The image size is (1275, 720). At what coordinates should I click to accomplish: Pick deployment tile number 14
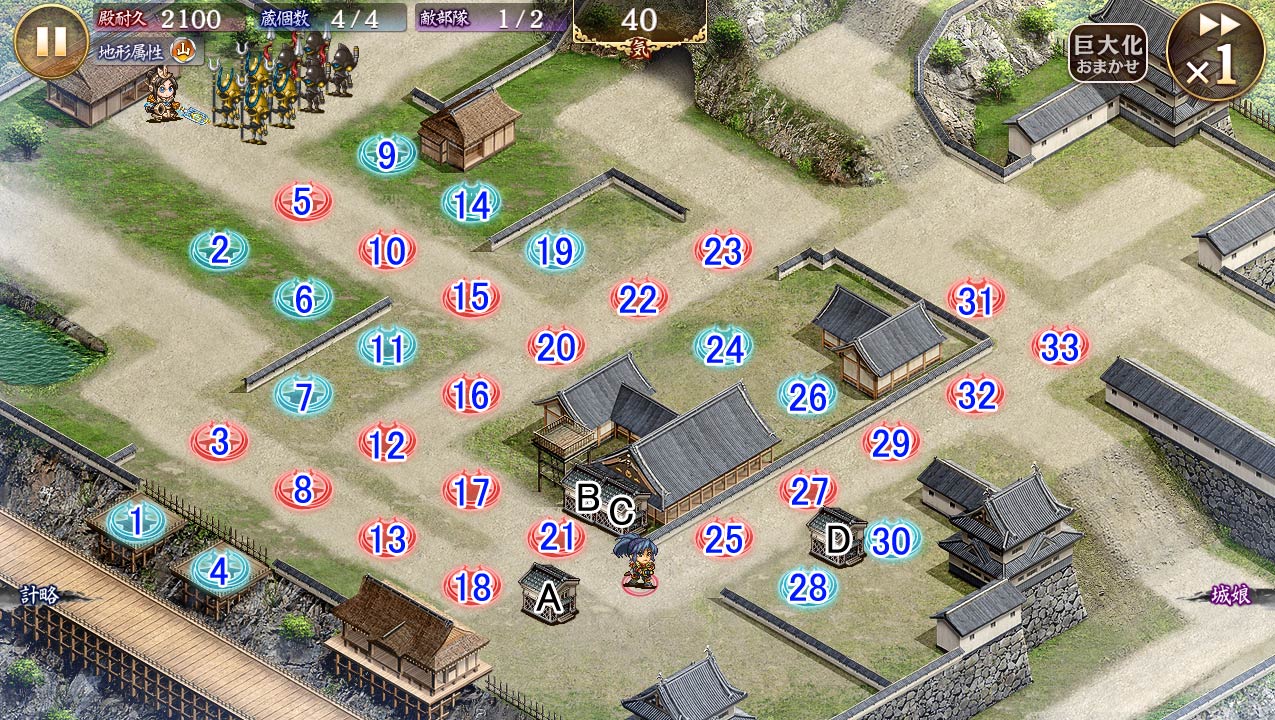pos(471,204)
